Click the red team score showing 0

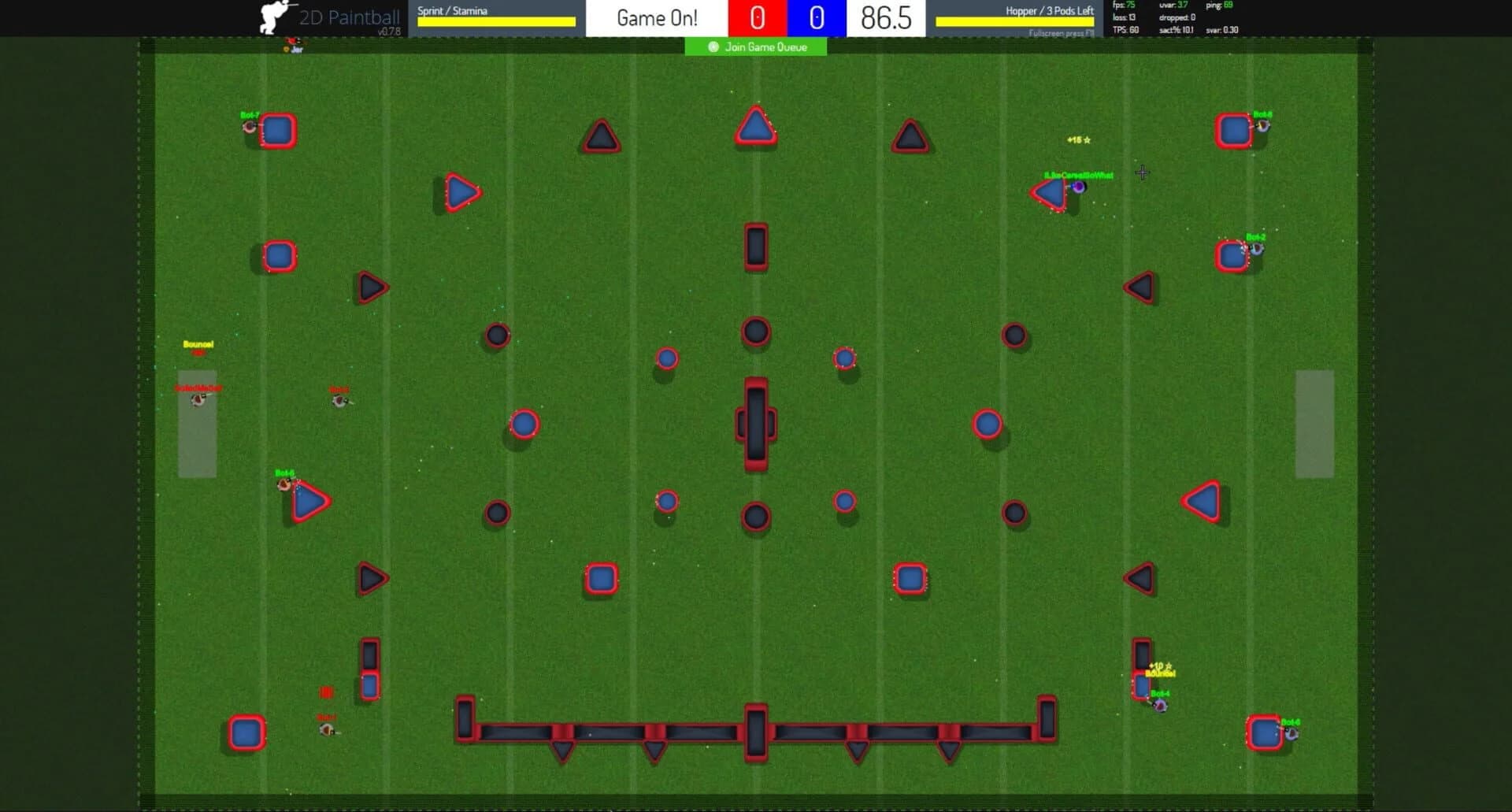(x=756, y=17)
